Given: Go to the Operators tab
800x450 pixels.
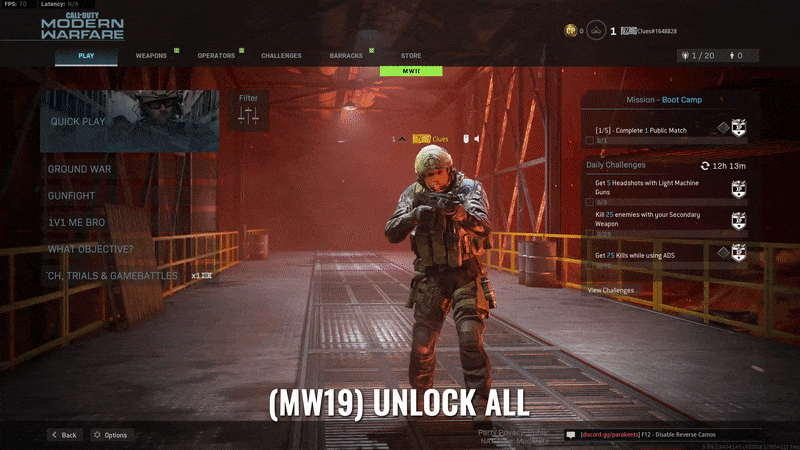Looking at the screenshot, I should (216, 56).
